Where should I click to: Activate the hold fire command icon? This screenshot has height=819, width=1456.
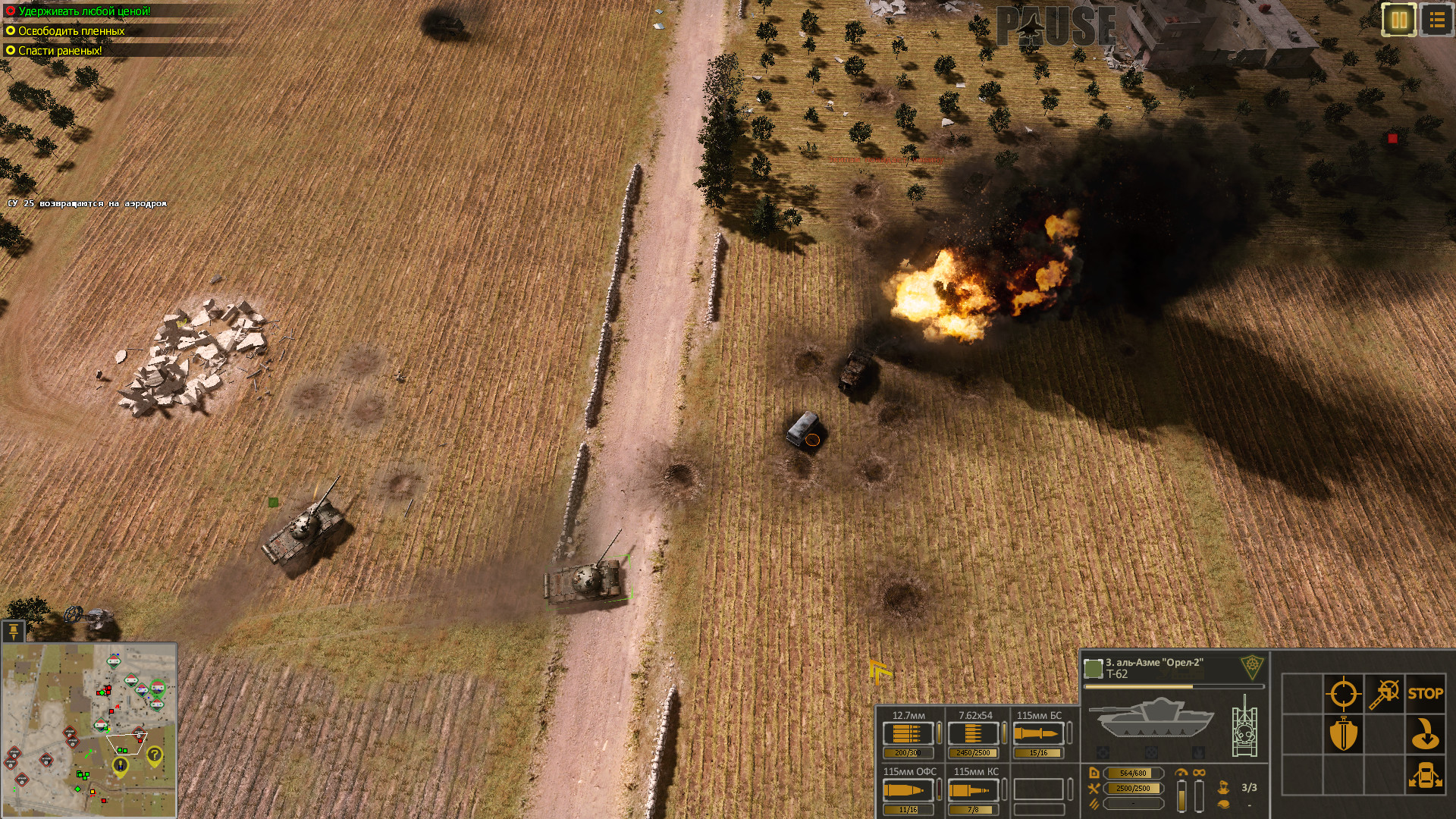[1383, 692]
